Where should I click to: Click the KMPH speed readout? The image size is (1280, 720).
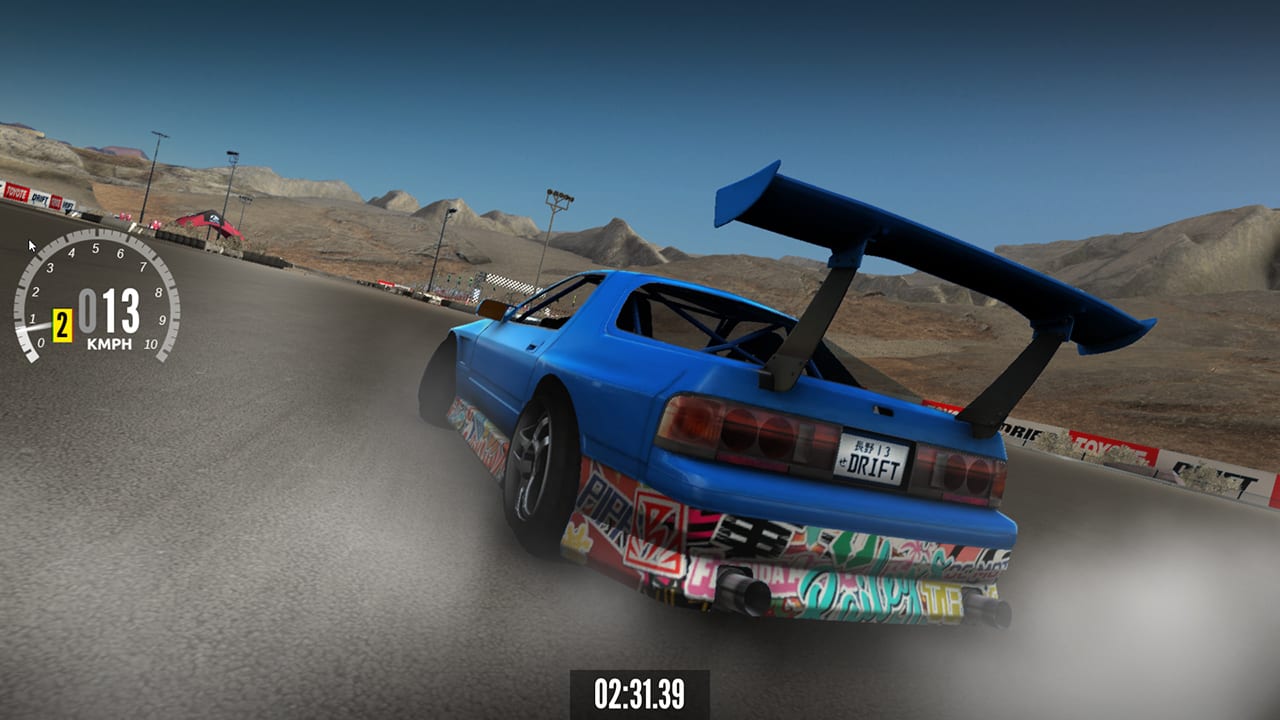click(110, 343)
